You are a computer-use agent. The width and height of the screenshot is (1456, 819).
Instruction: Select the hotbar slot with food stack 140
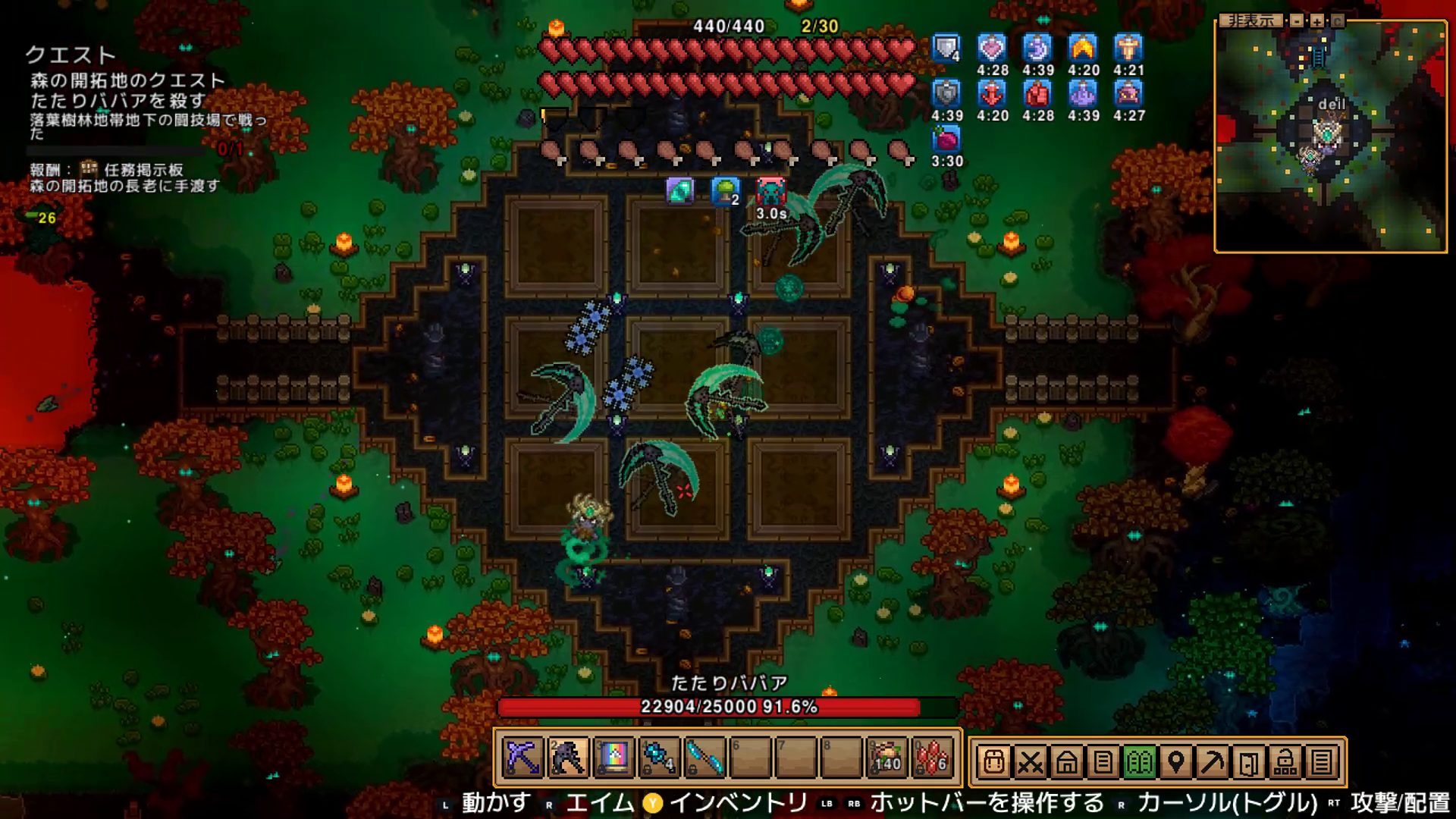click(887, 758)
